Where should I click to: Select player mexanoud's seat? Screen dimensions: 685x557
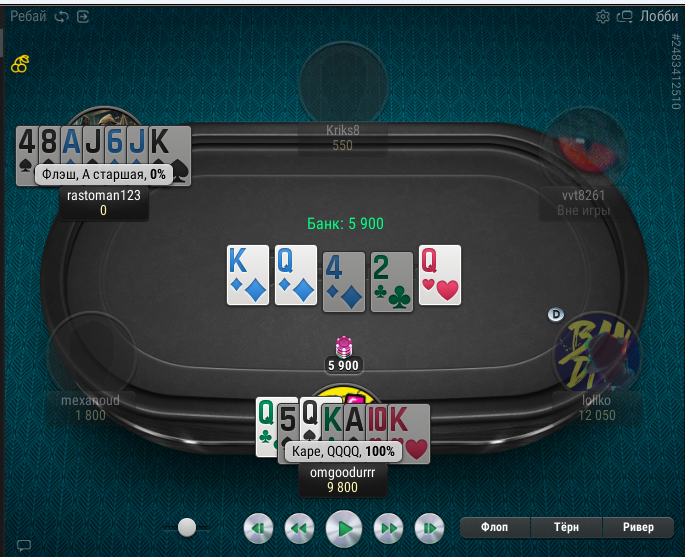(91, 355)
